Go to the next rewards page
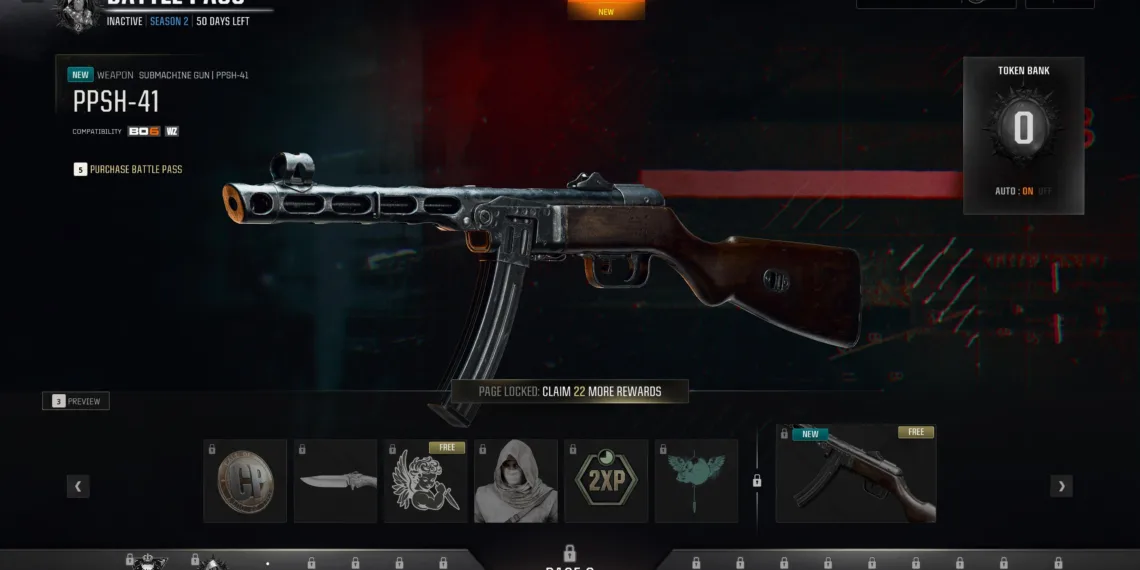This screenshot has height=570, width=1140. [x=1061, y=486]
